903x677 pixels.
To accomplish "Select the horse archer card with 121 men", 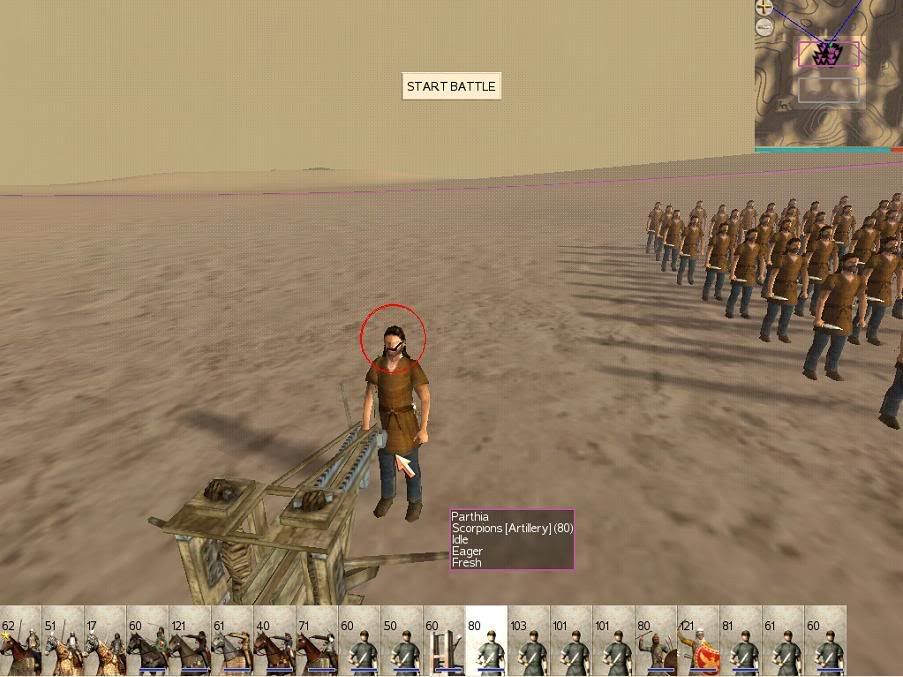I will pos(189,641).
